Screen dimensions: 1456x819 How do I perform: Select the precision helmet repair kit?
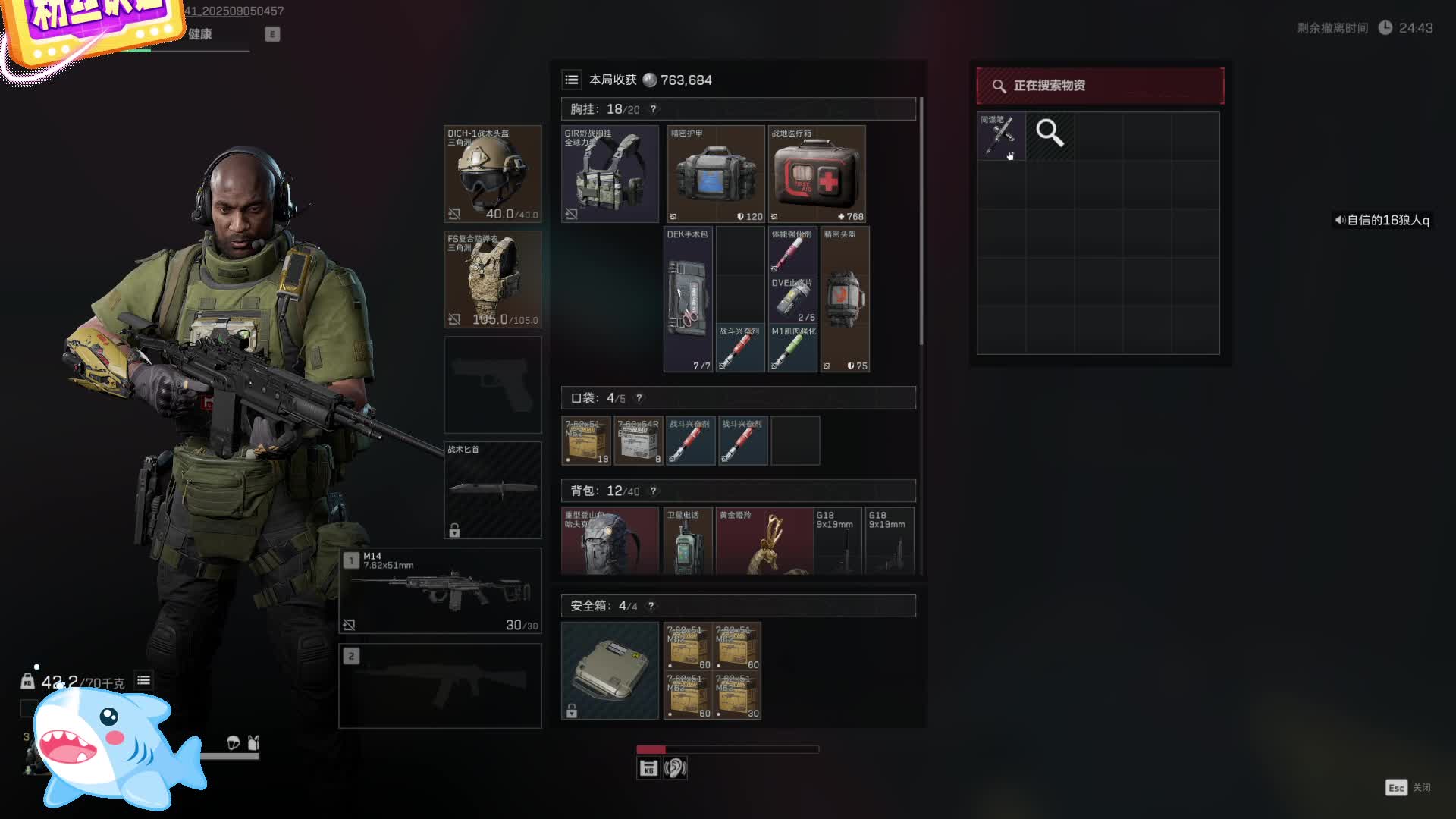pos(844,299)
